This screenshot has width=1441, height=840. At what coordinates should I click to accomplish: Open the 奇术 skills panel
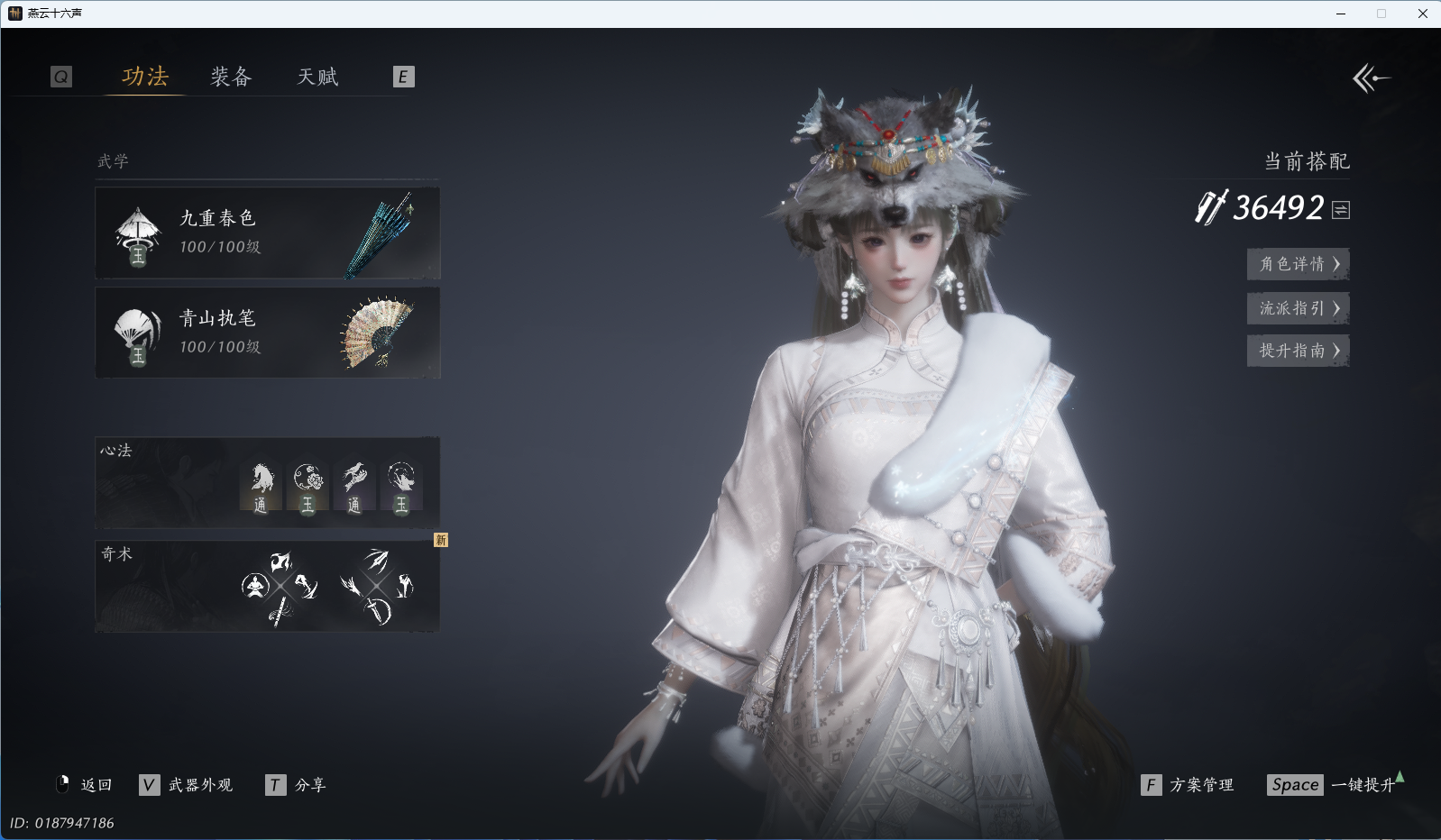268,586
